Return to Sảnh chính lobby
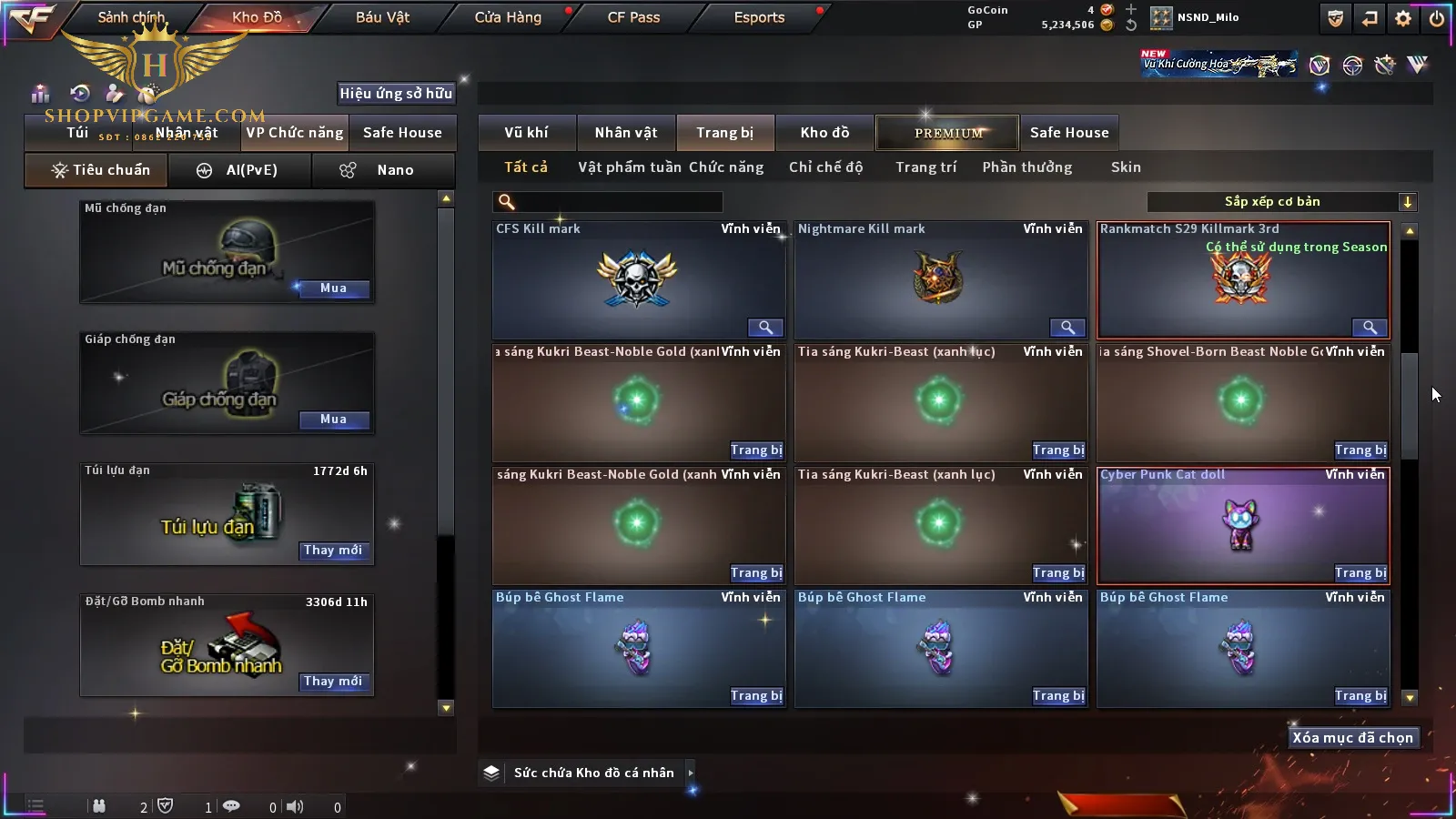1456x819 pixels. (131, 17)
